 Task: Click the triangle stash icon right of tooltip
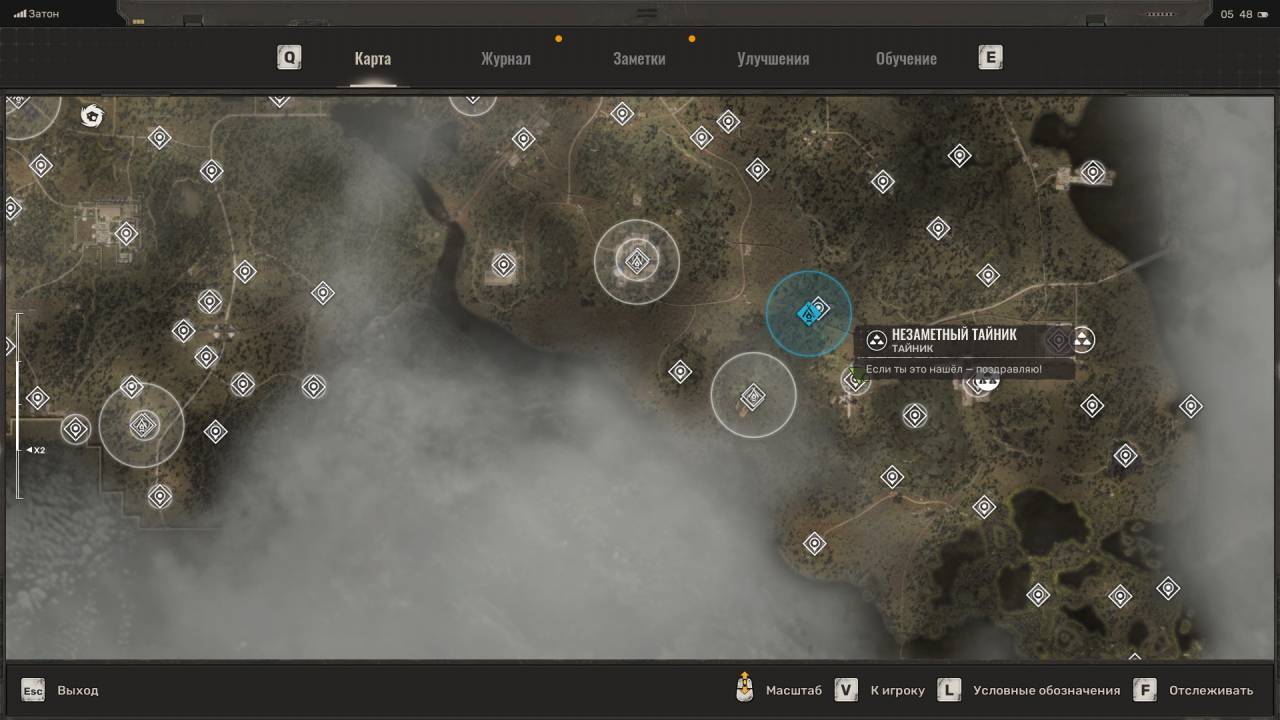pos(1082,340)
